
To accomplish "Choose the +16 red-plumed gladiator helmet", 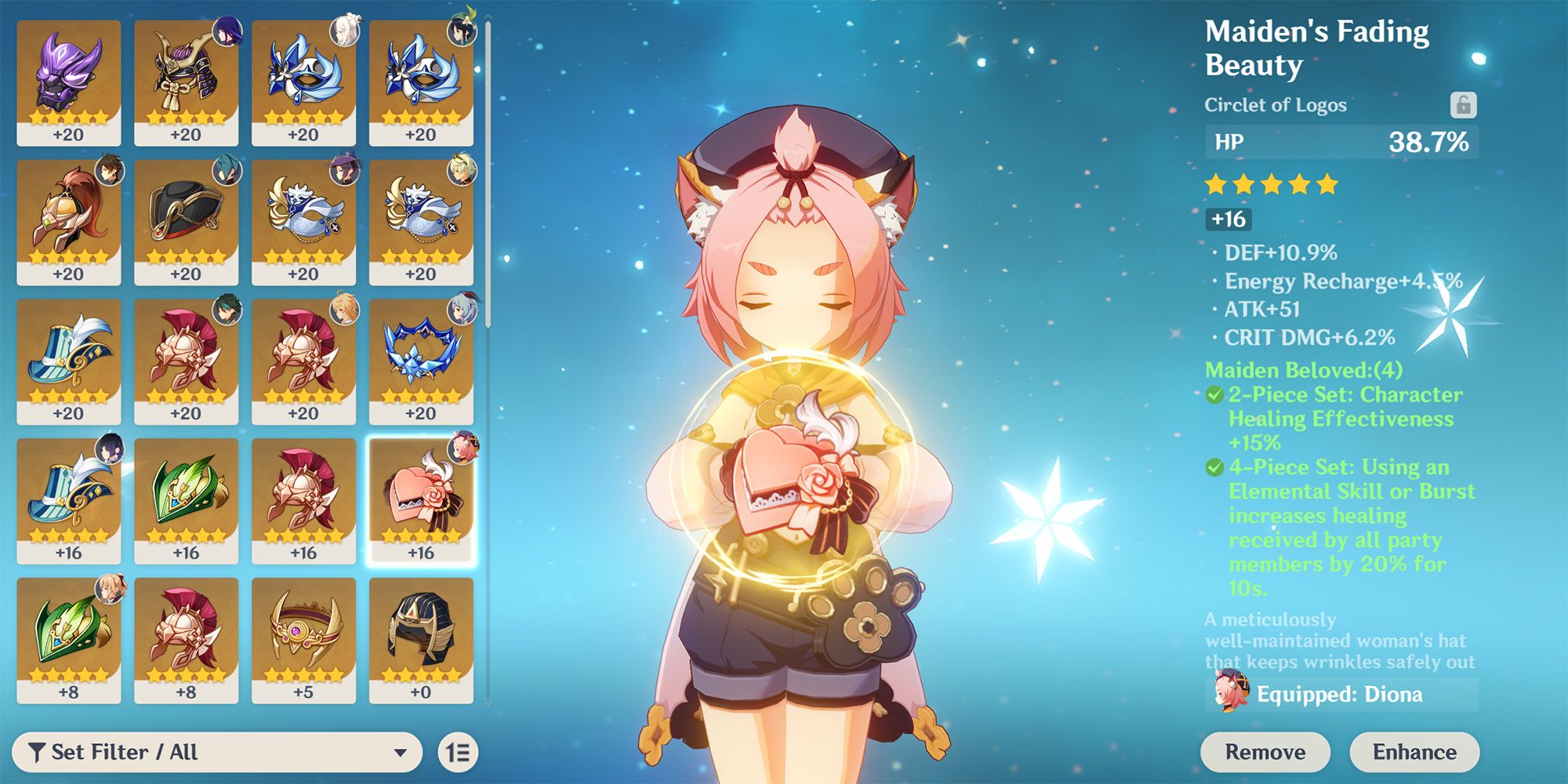I will pyautogui.click(x=303, y=500).
